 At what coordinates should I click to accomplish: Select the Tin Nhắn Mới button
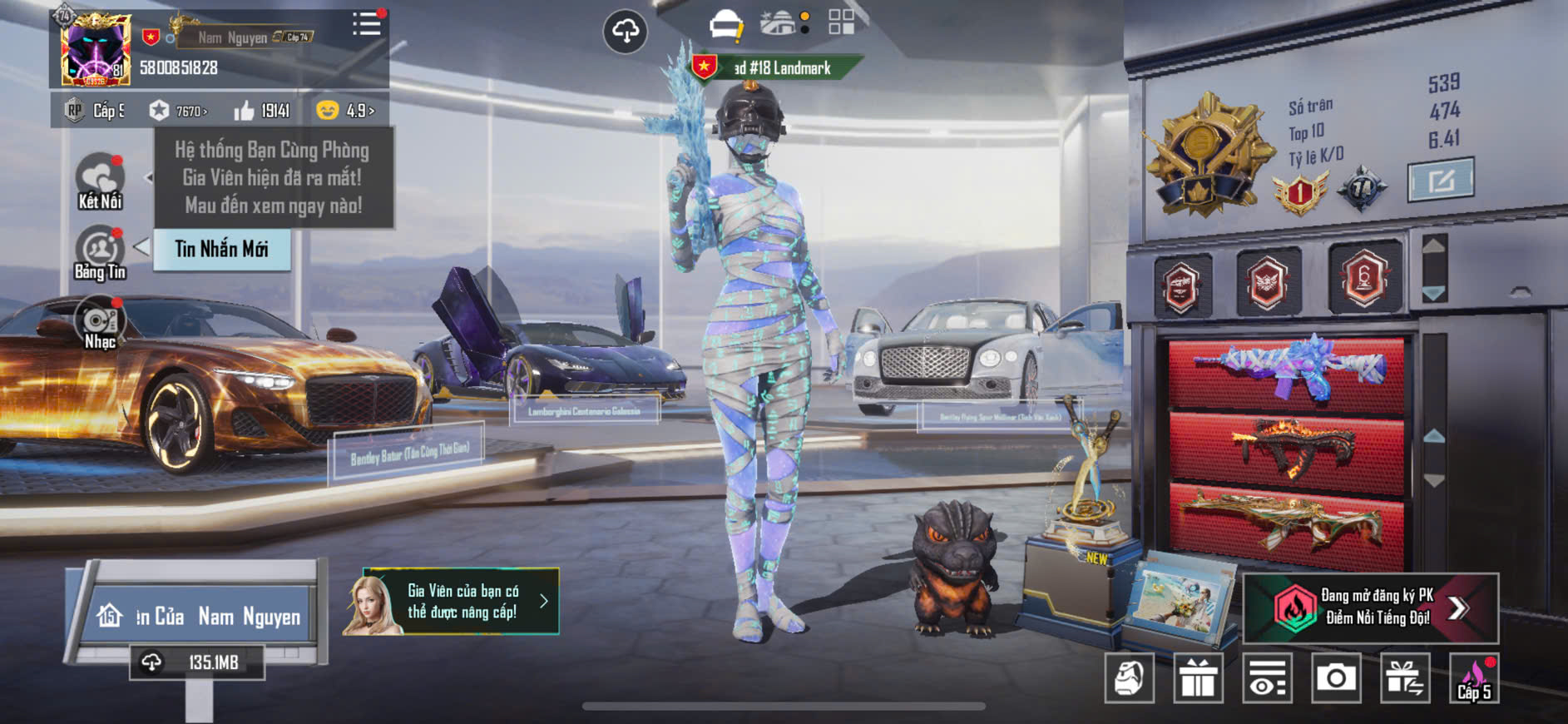pyautogui.click(x=221, y=249)
